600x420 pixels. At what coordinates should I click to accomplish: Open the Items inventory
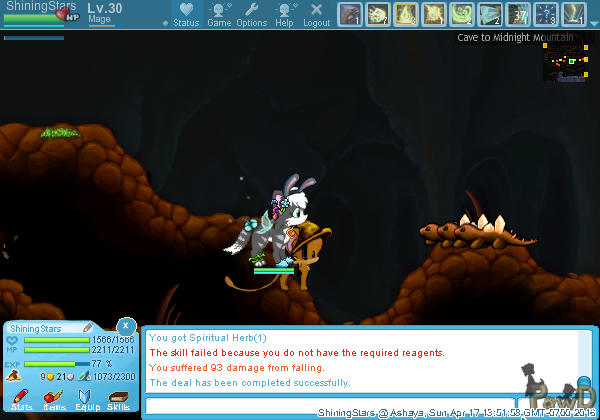(54, 399)
